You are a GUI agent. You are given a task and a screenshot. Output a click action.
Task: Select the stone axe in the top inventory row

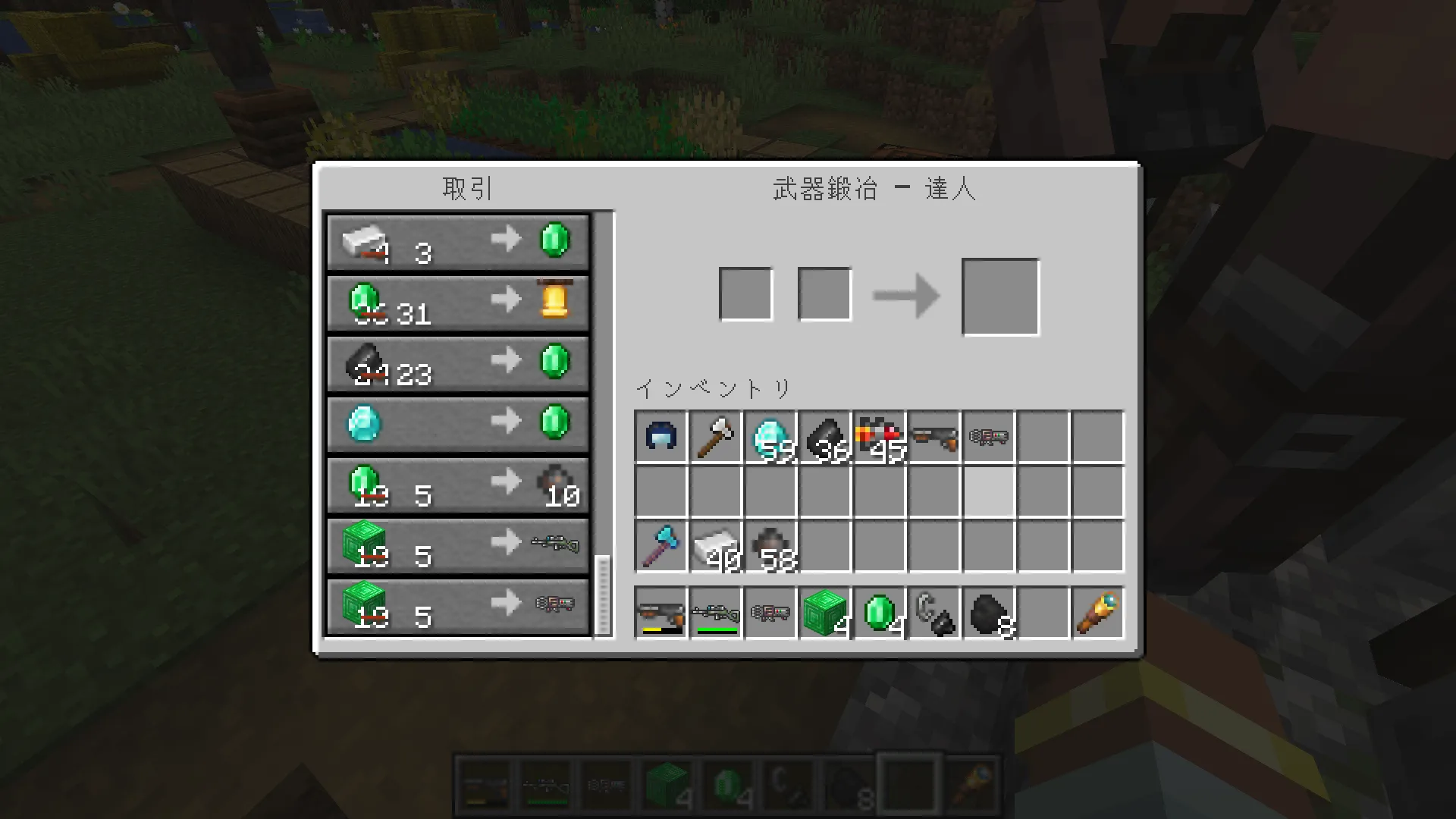(x=714, y=436)
